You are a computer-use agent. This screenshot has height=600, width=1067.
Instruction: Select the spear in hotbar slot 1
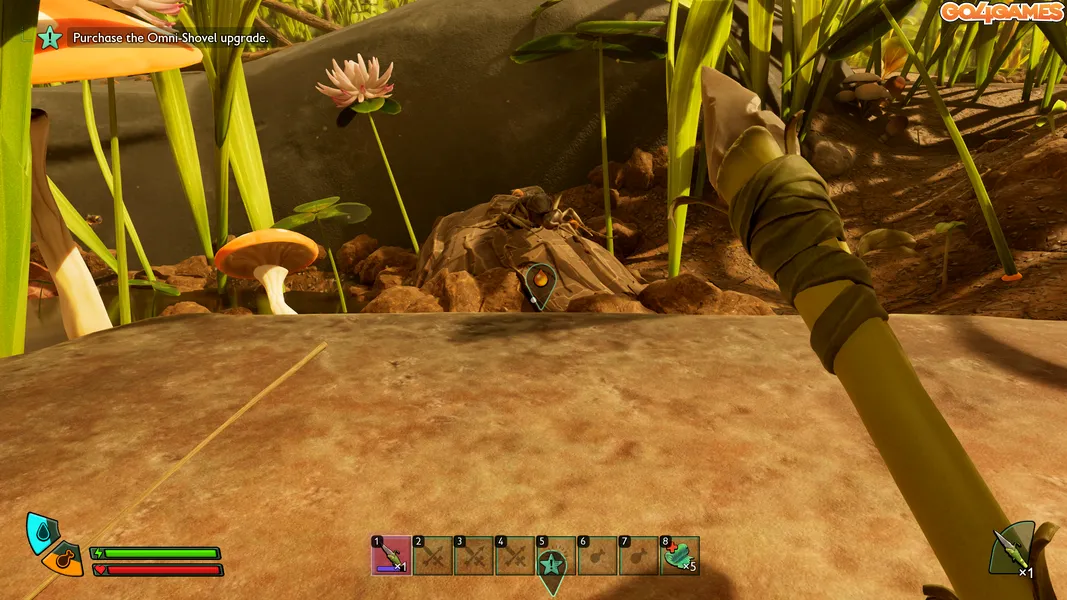tap(391, 556)
